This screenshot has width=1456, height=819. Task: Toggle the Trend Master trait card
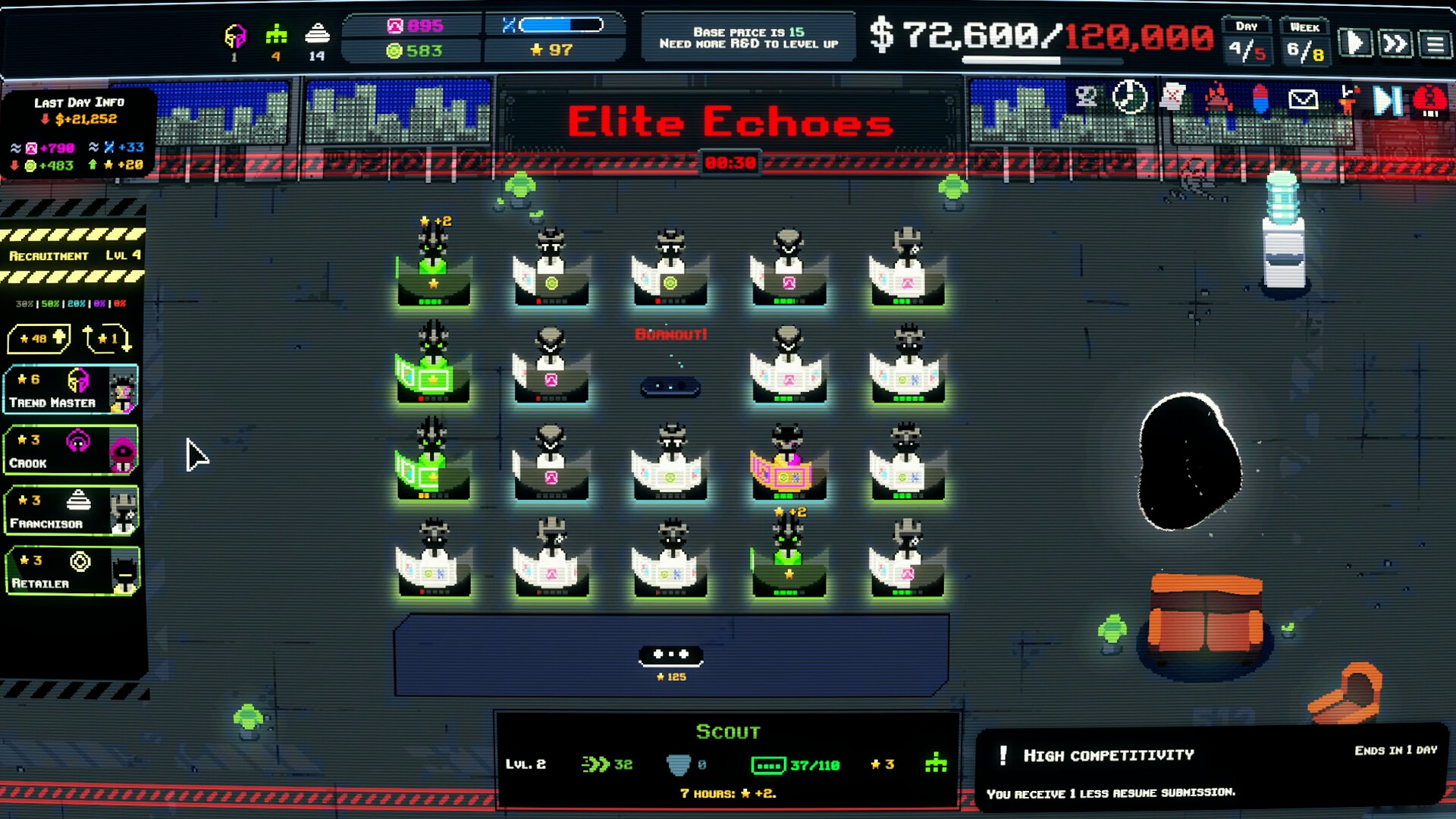pos(71,390)
